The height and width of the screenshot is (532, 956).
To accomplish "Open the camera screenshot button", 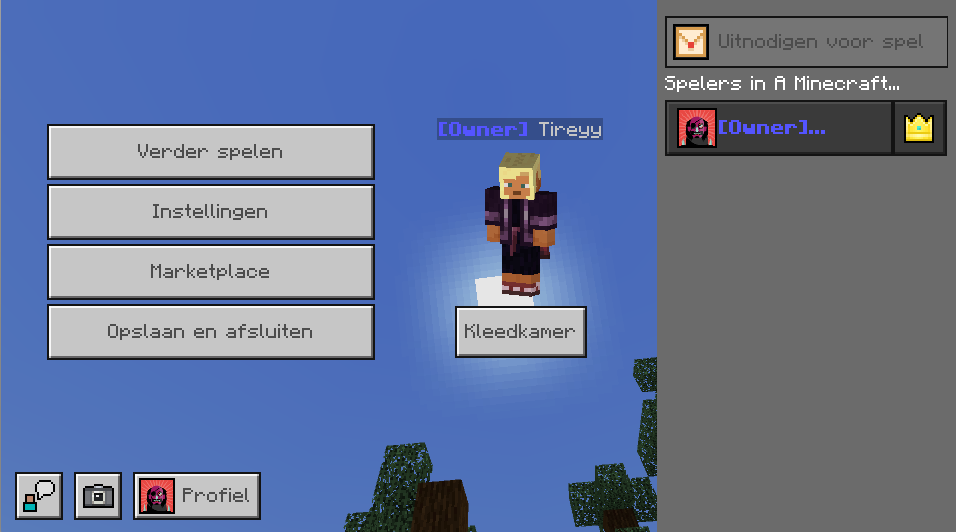I will 98,496.
